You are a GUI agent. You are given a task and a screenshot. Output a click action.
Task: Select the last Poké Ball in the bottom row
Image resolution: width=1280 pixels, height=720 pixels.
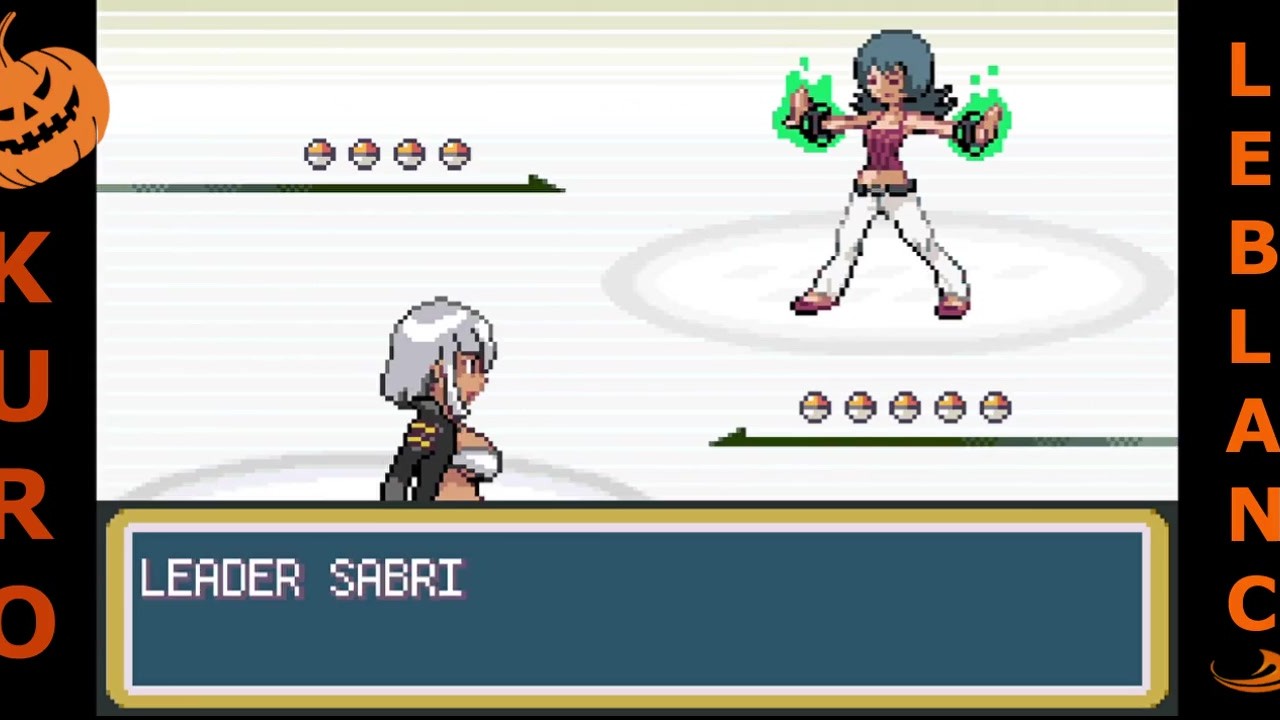coord(996,406)
